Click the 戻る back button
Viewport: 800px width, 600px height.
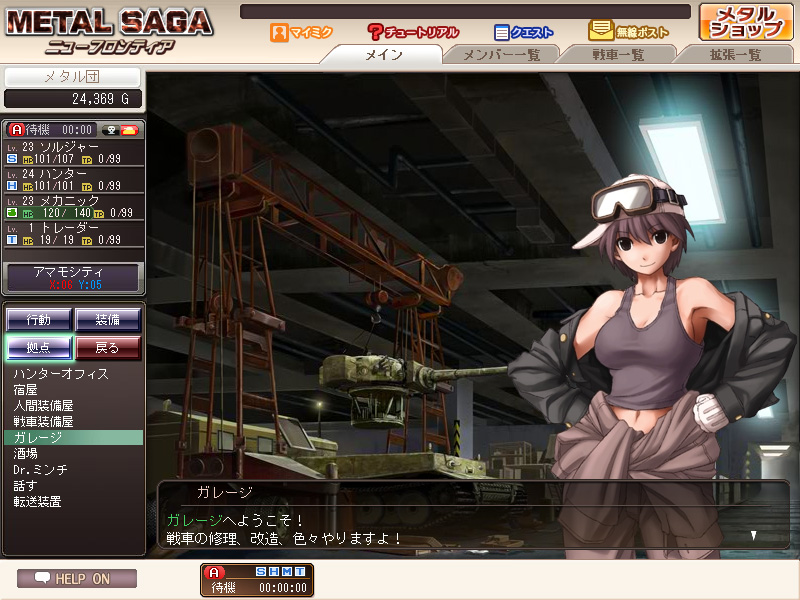click(x=107, y=347)
